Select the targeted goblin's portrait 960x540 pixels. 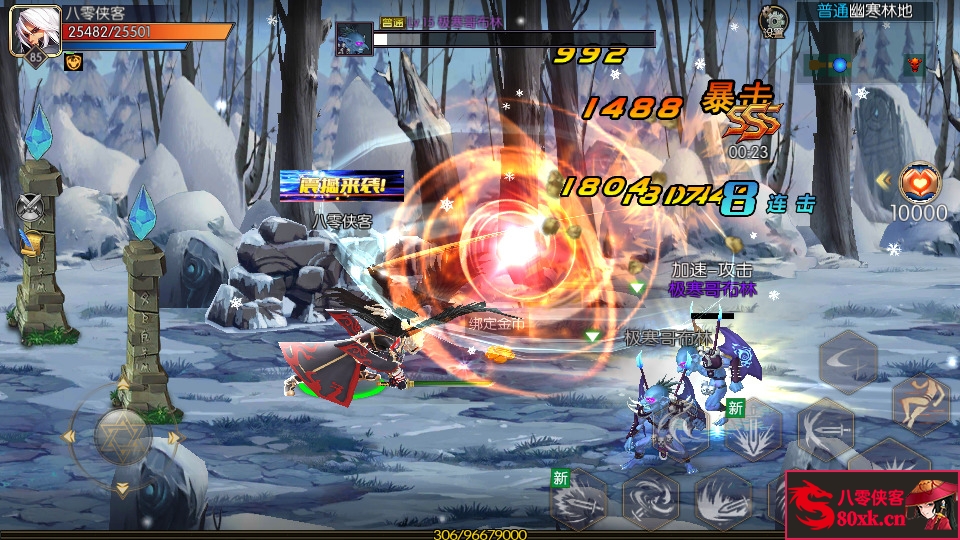coord(352,39)
